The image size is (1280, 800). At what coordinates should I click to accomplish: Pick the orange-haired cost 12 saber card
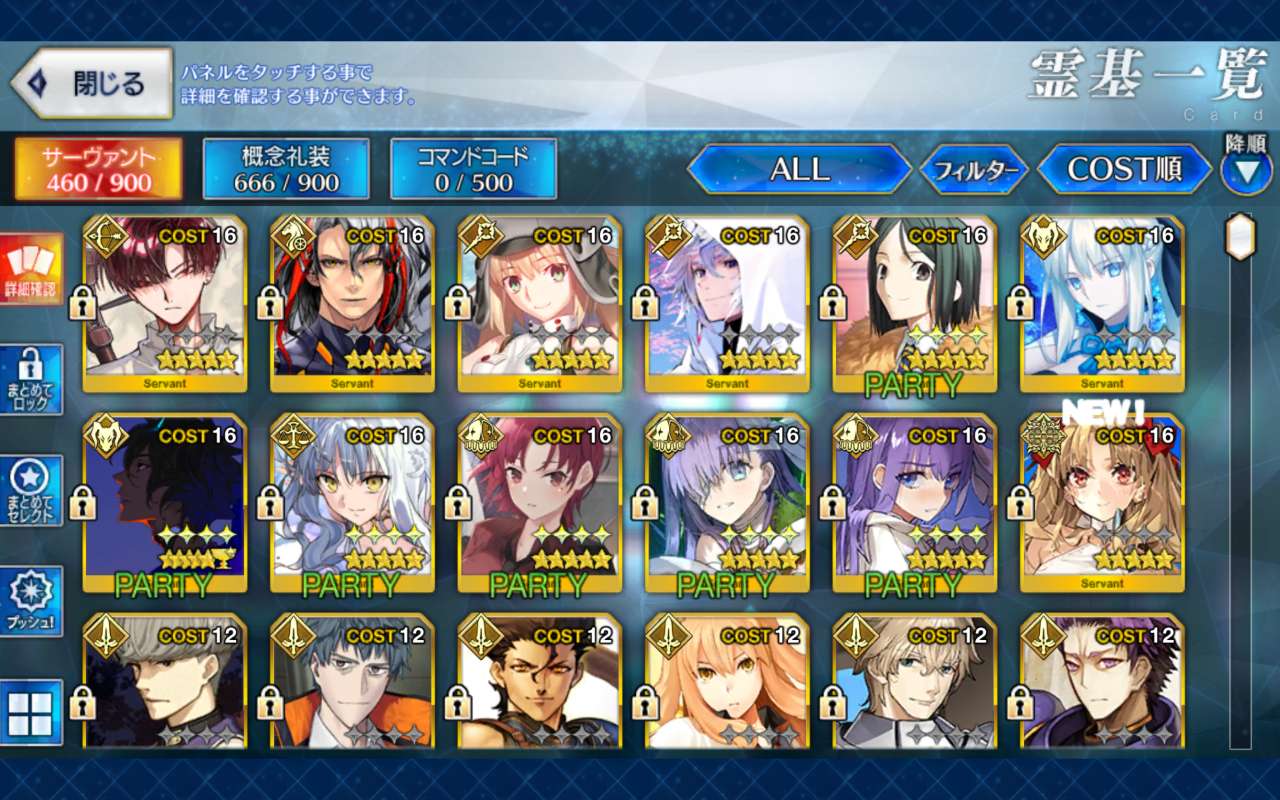tap(727, 682)
